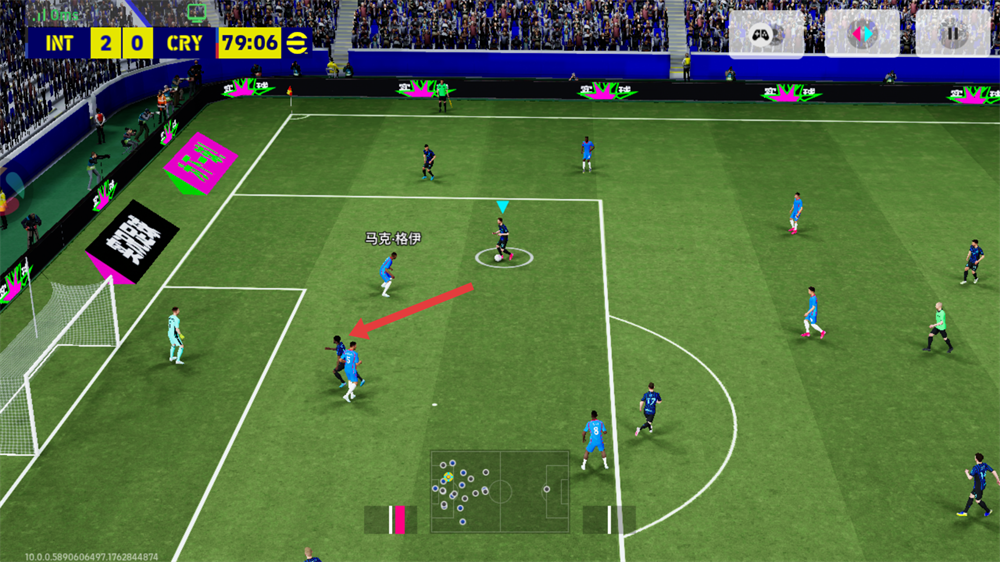Image resolution: width=1000 pixels, height=562 pixels.
Task: Click the pitch radar minimap
Action: coord(500,490)
